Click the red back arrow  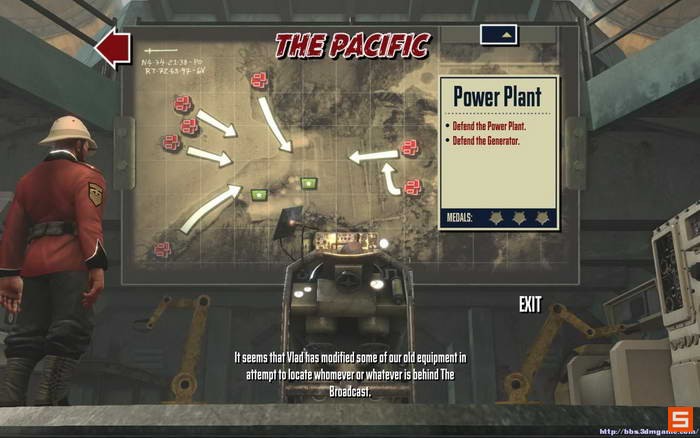(x=112, y=46)
